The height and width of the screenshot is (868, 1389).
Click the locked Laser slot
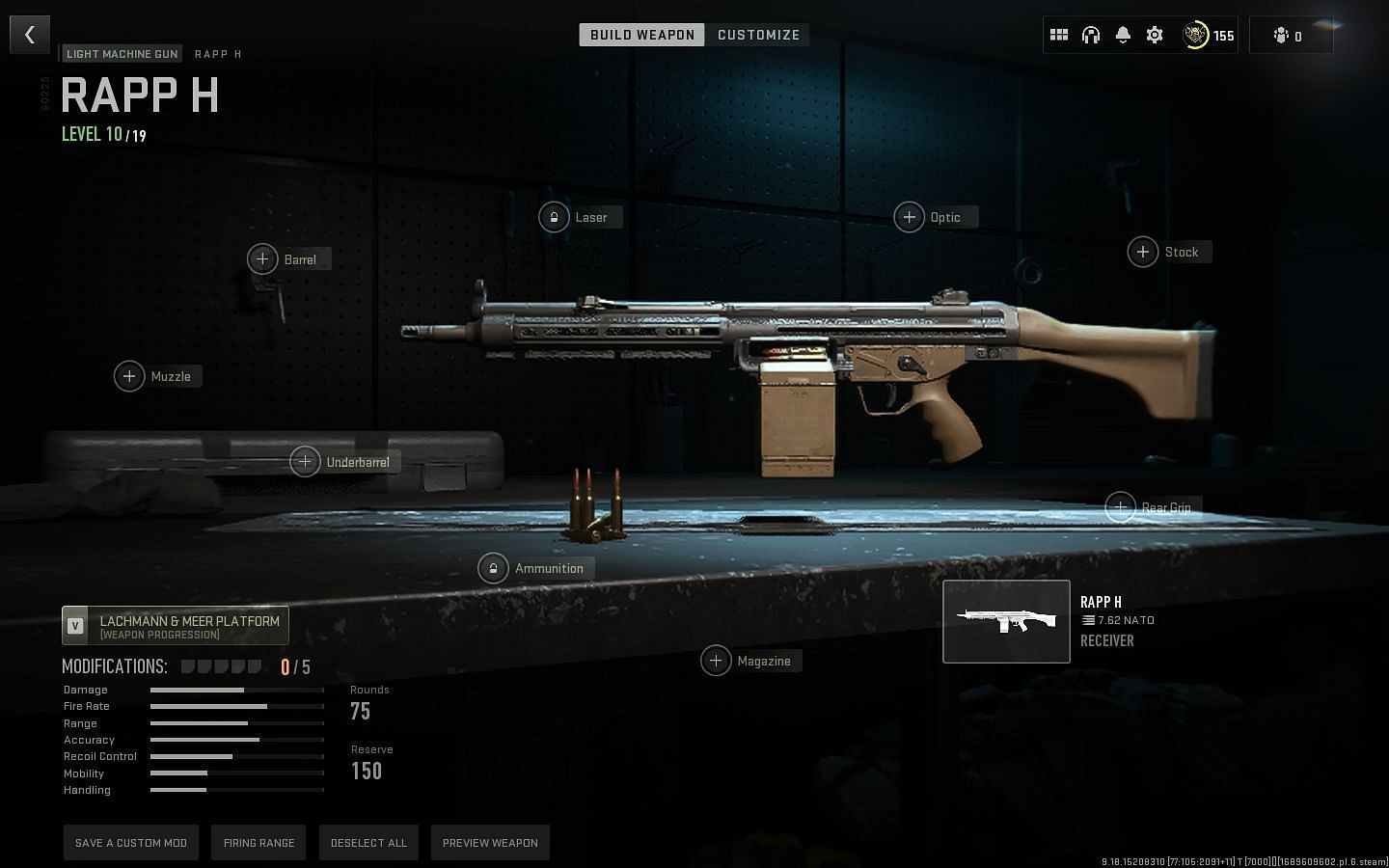click(554, 217)
